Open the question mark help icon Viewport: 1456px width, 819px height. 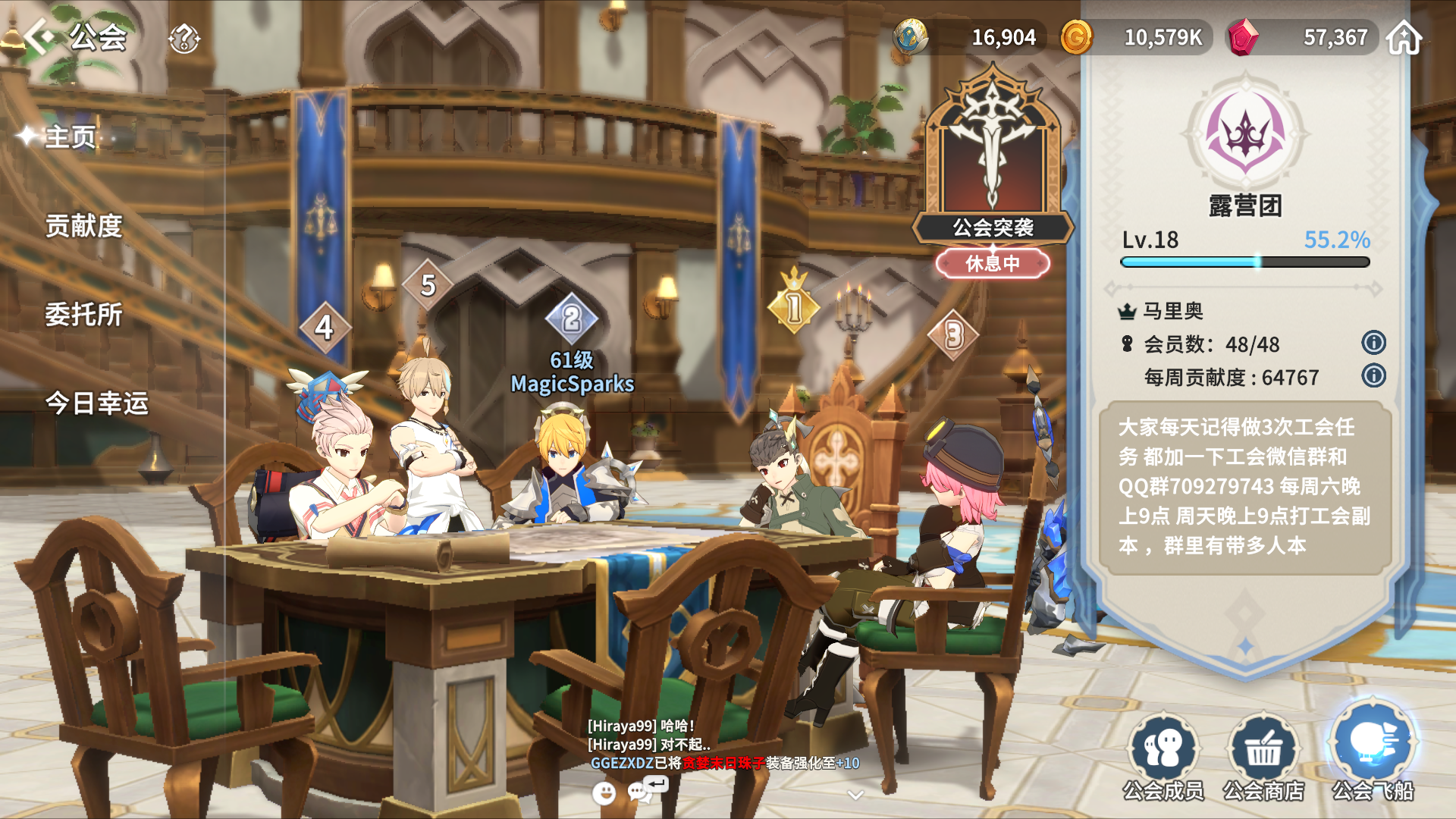coord(184,38)
